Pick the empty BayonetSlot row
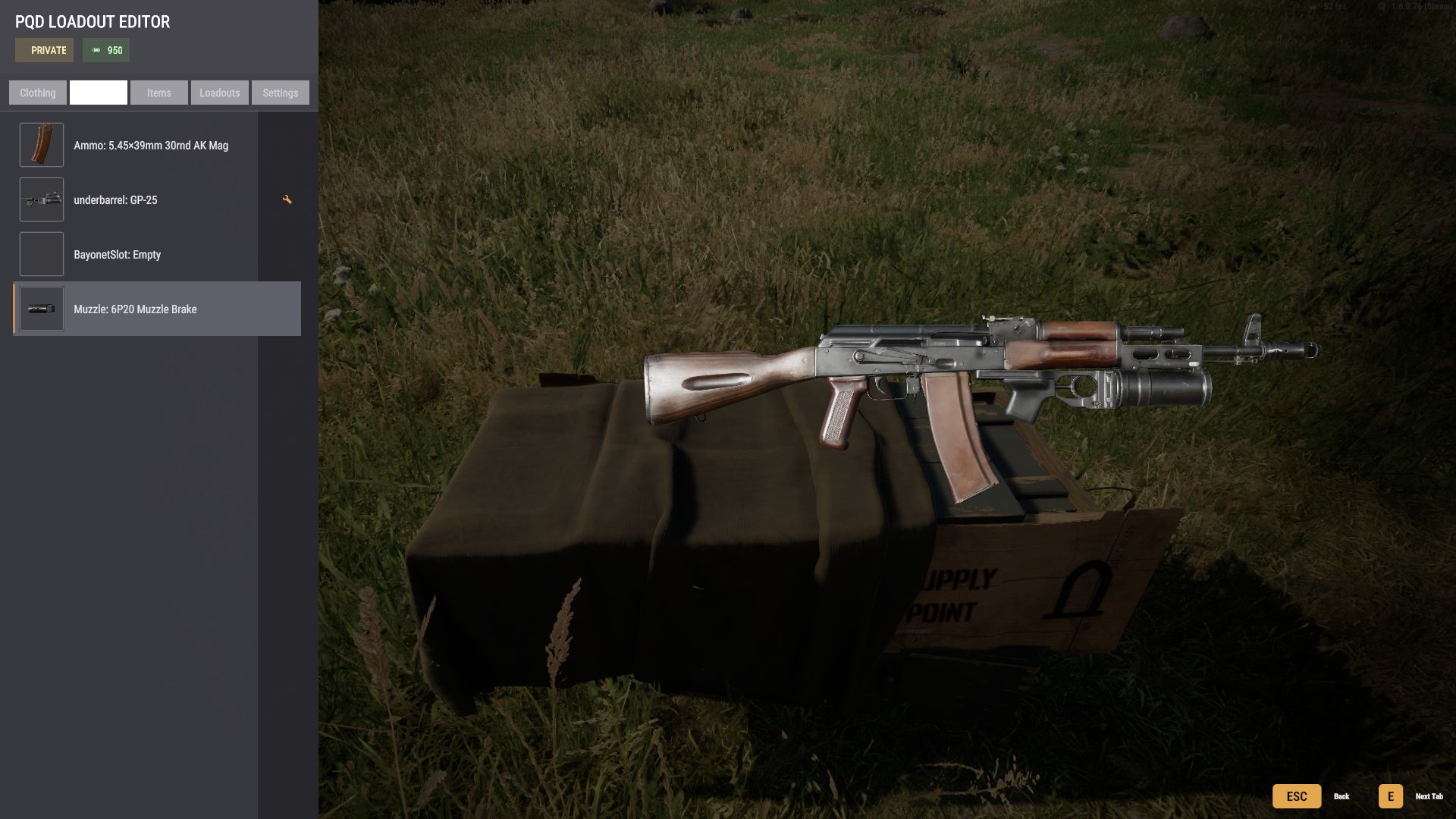The width and height of the screenshot is (1456, 819). click(117, 255)
